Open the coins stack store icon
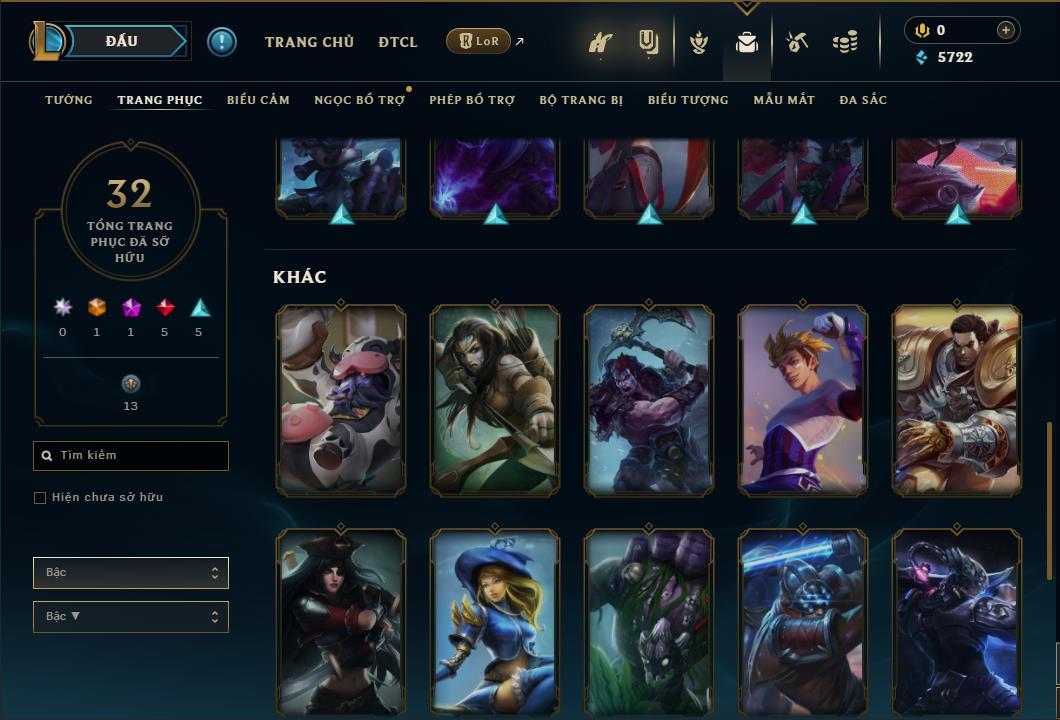This screenshot has height=720, width=1060. point(845,42)
